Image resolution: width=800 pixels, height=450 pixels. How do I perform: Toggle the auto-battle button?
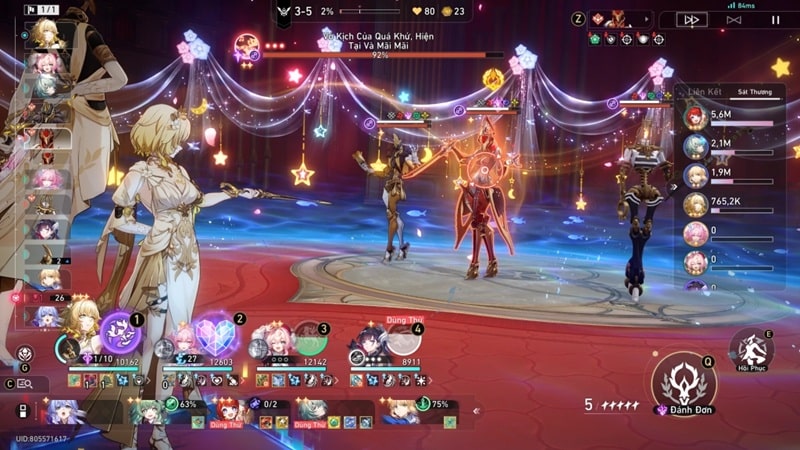coord(734,19)
